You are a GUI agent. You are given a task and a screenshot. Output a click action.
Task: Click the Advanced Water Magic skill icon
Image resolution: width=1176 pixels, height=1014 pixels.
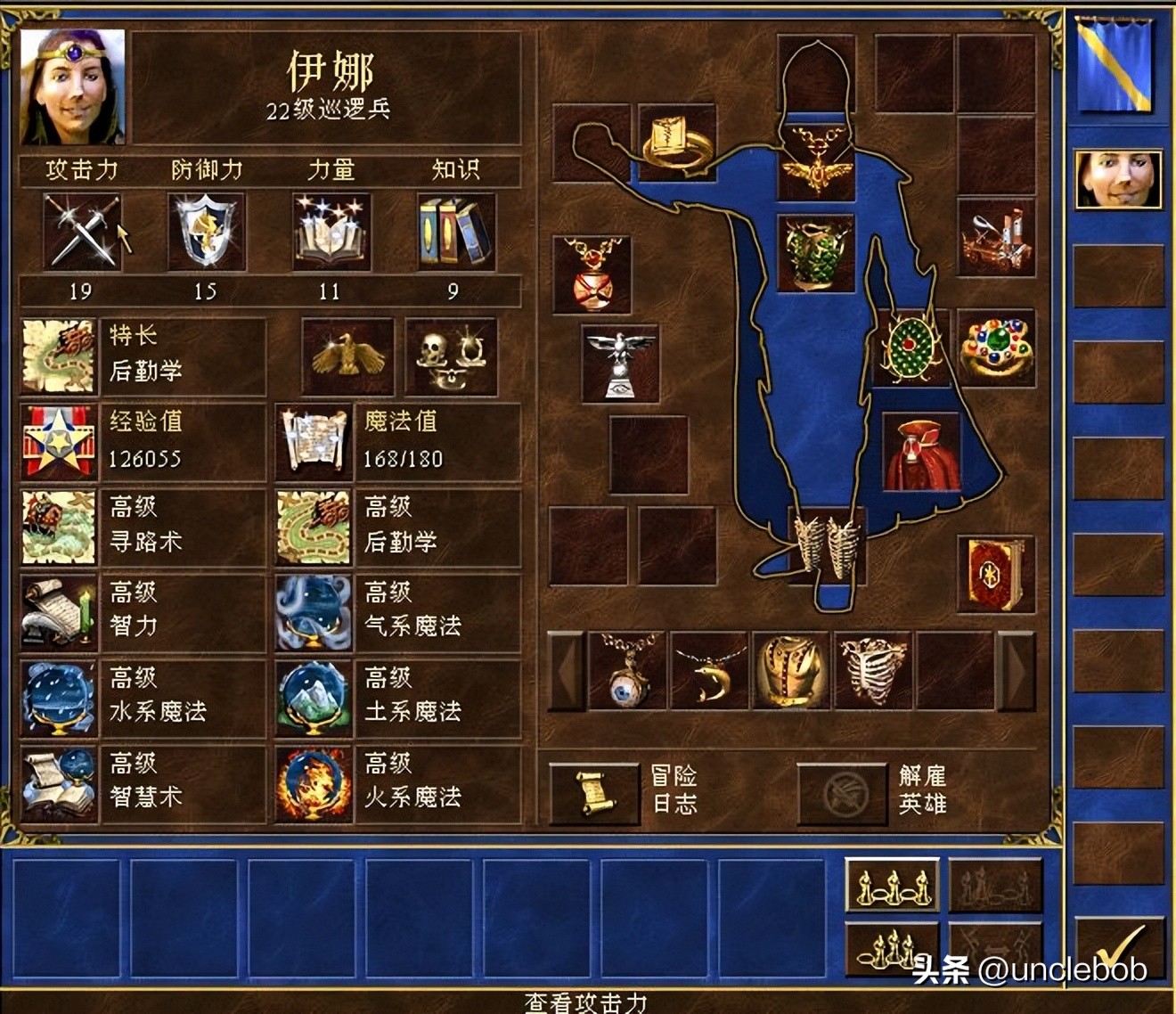[x=57, y=699]
